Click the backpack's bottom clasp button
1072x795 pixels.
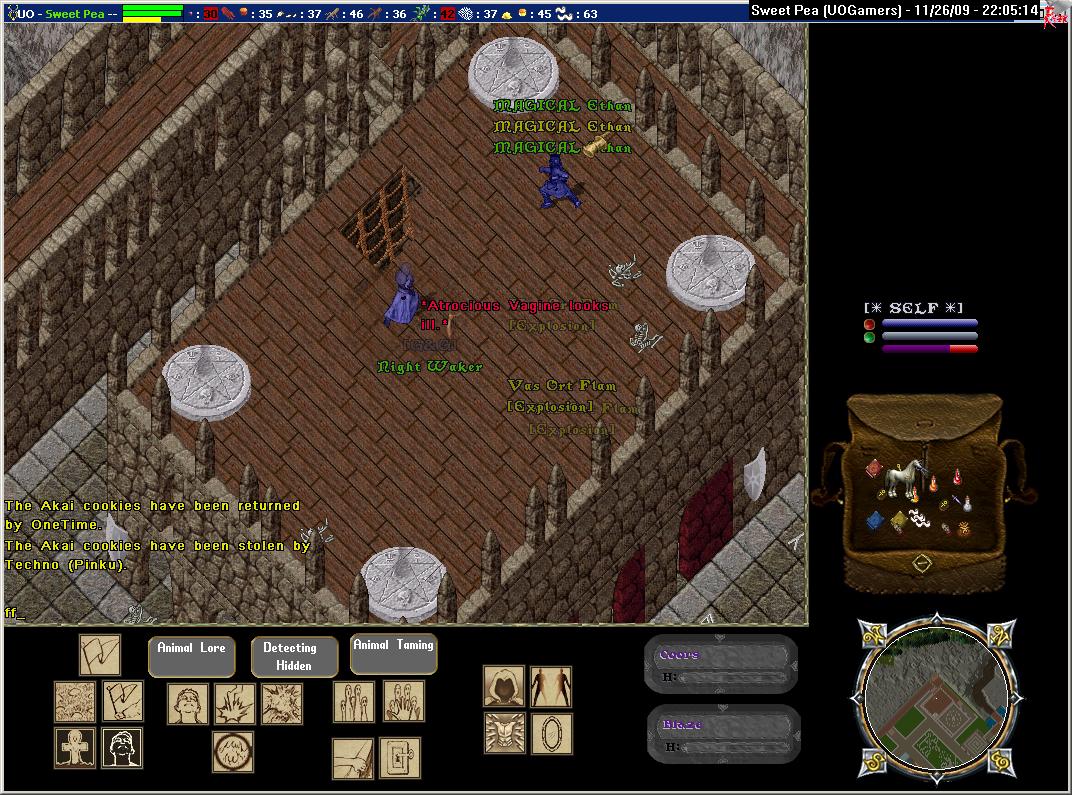coord(922,564)
